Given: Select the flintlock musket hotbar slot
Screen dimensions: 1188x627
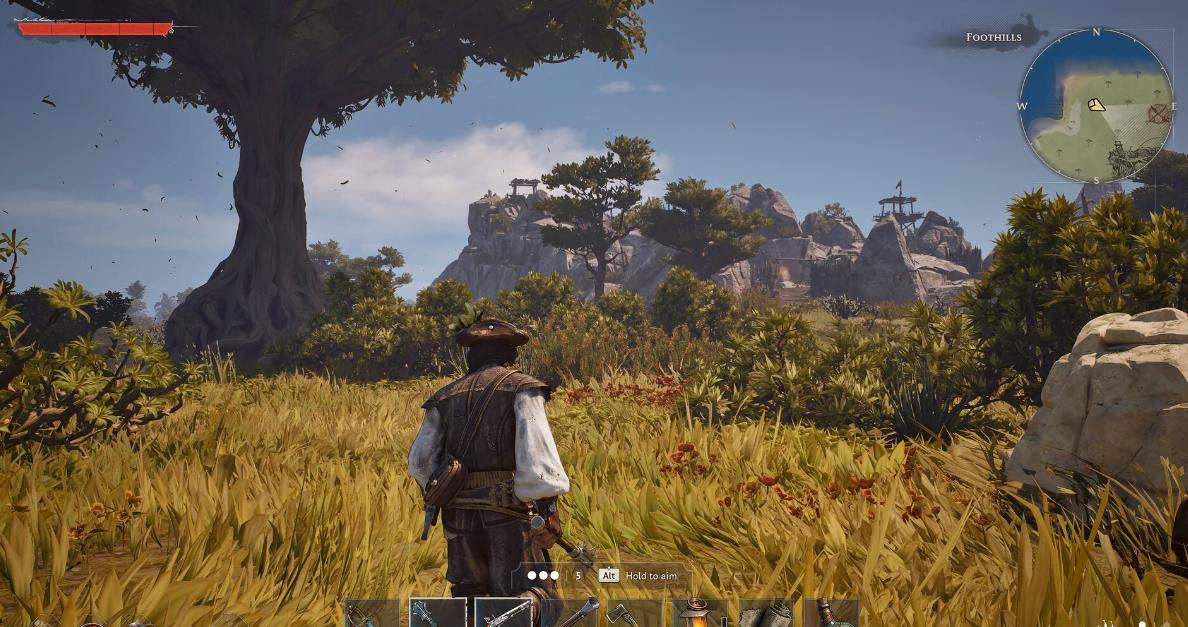Looking at the screenshot, I should point(503,613).
